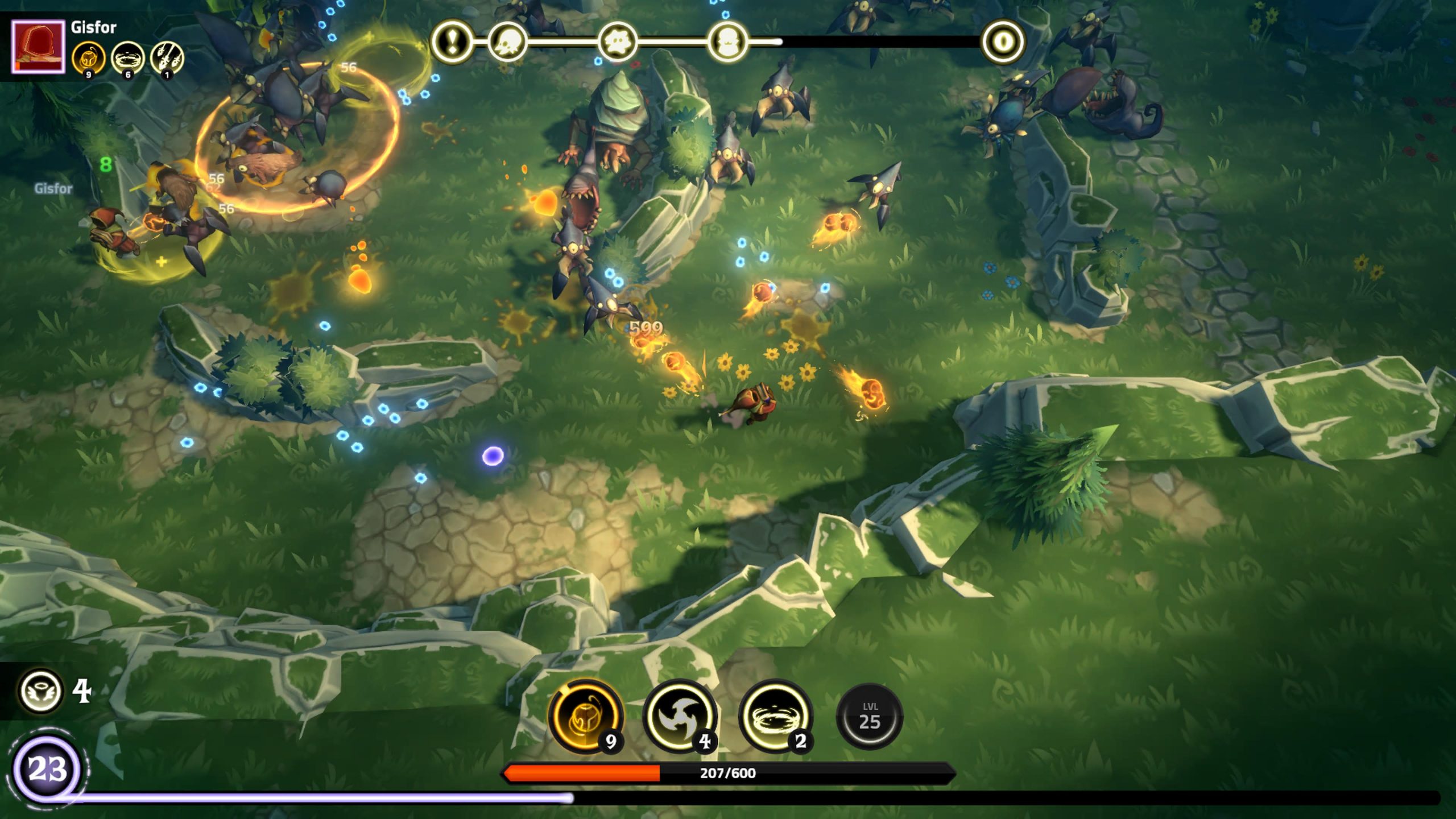Select Gisfor's red hood portrait
This screenshot has height=819, width=1456.
(38, 47)
